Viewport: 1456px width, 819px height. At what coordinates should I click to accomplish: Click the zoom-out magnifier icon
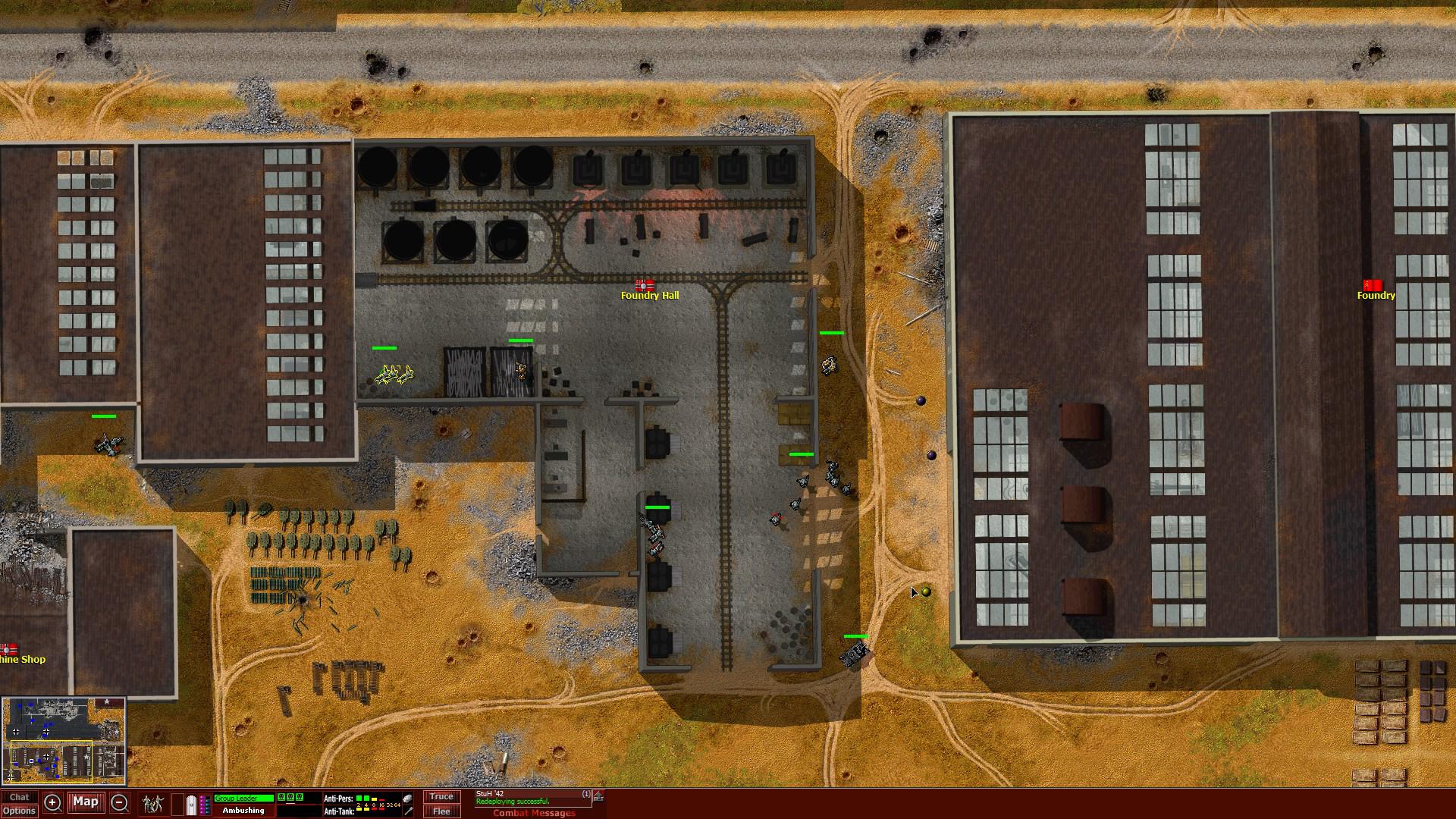click(x=118, y=802)
